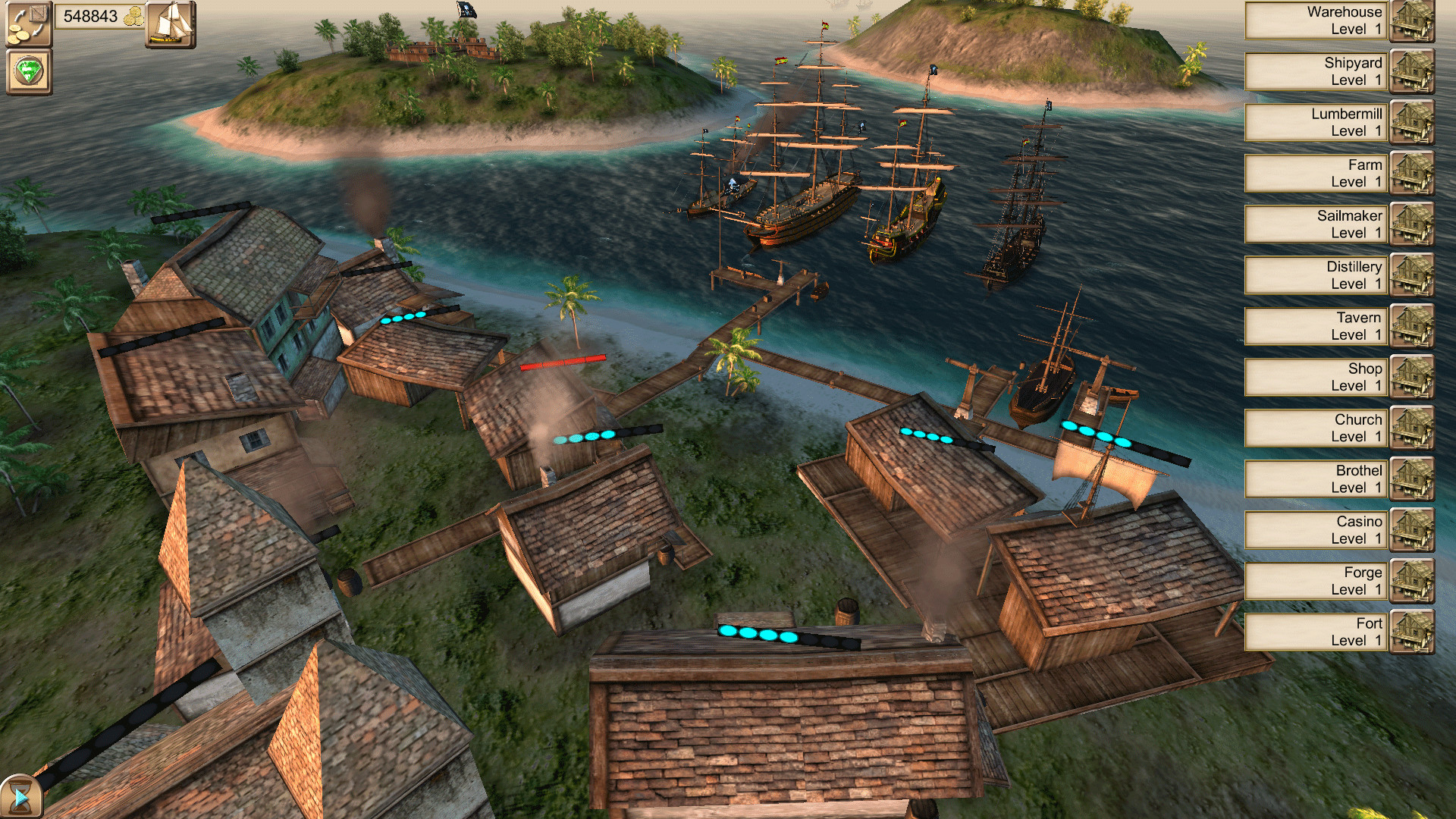Open the Brothel Level 1 panel
This screenshot has width=1456, height=819.
1316,479
